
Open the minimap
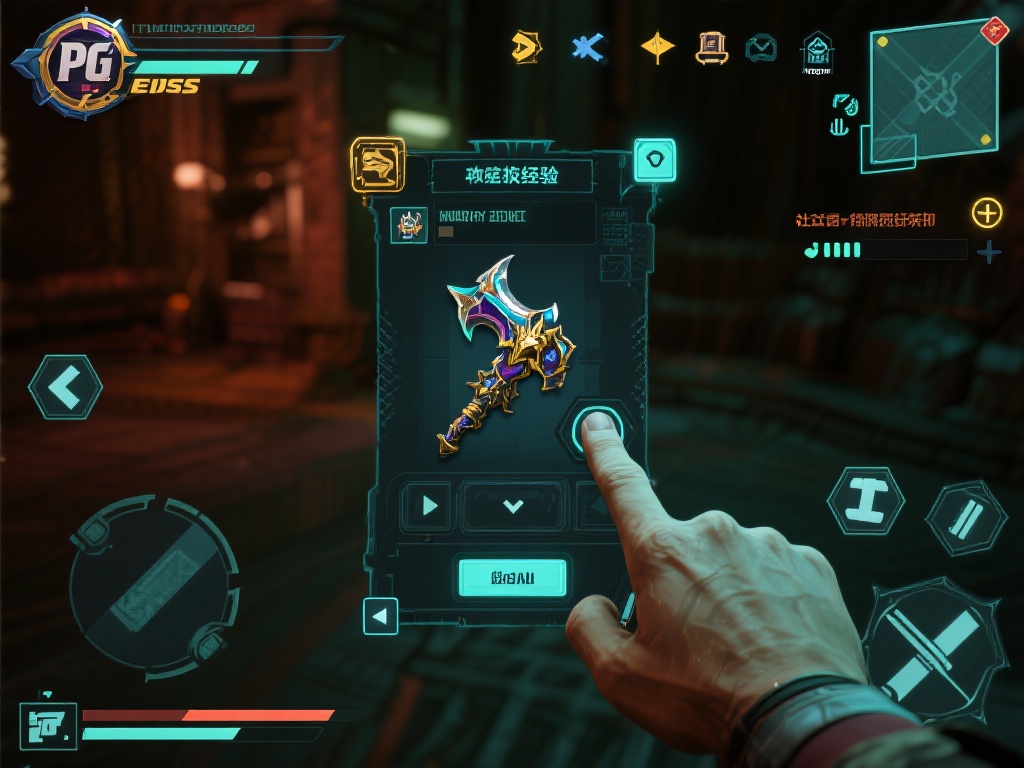(x=932, y=88)
